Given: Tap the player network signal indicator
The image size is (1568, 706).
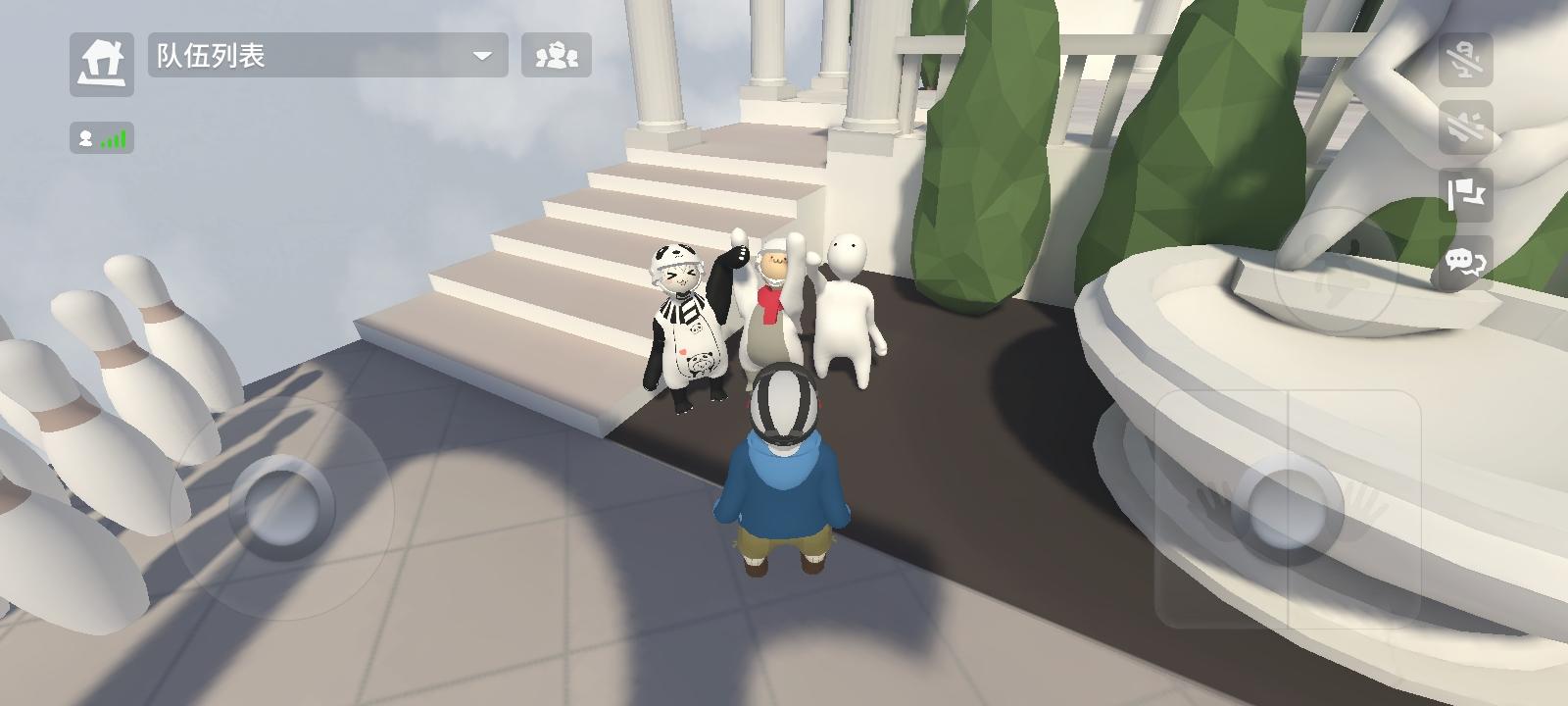Looking at the screenshot, I should point(101,138).
